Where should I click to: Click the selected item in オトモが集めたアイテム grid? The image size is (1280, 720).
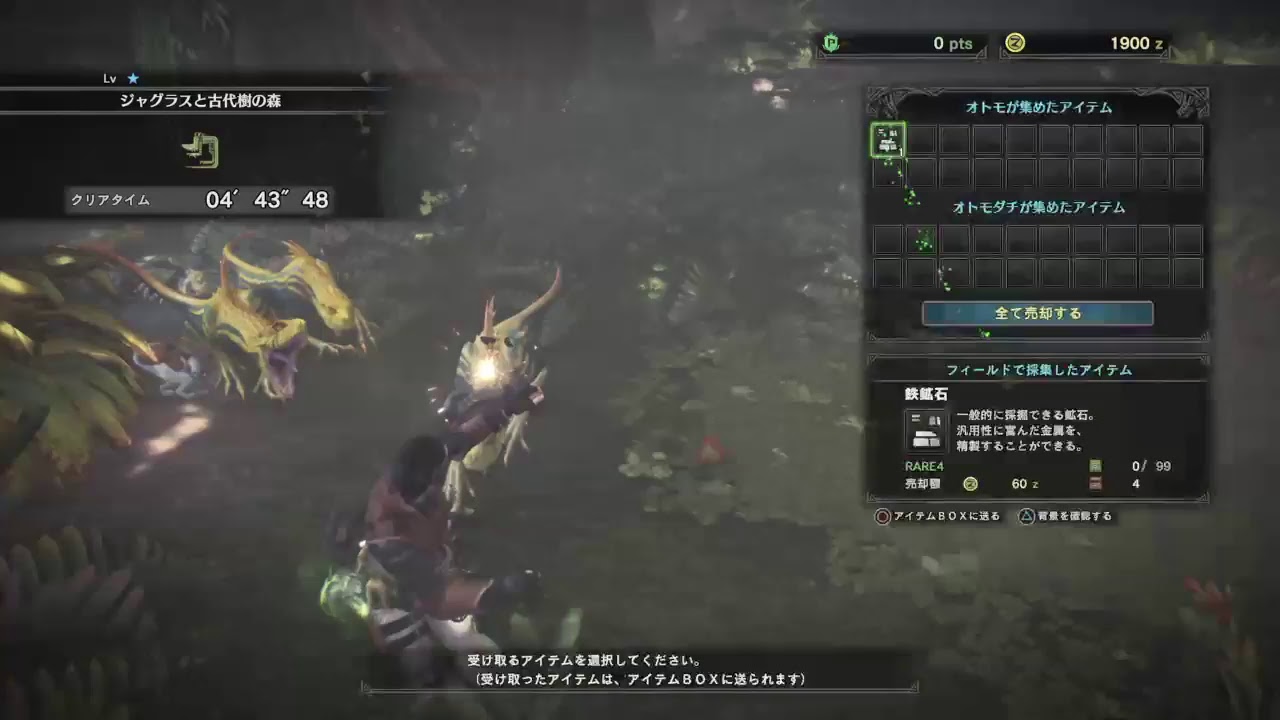point(890,140)
